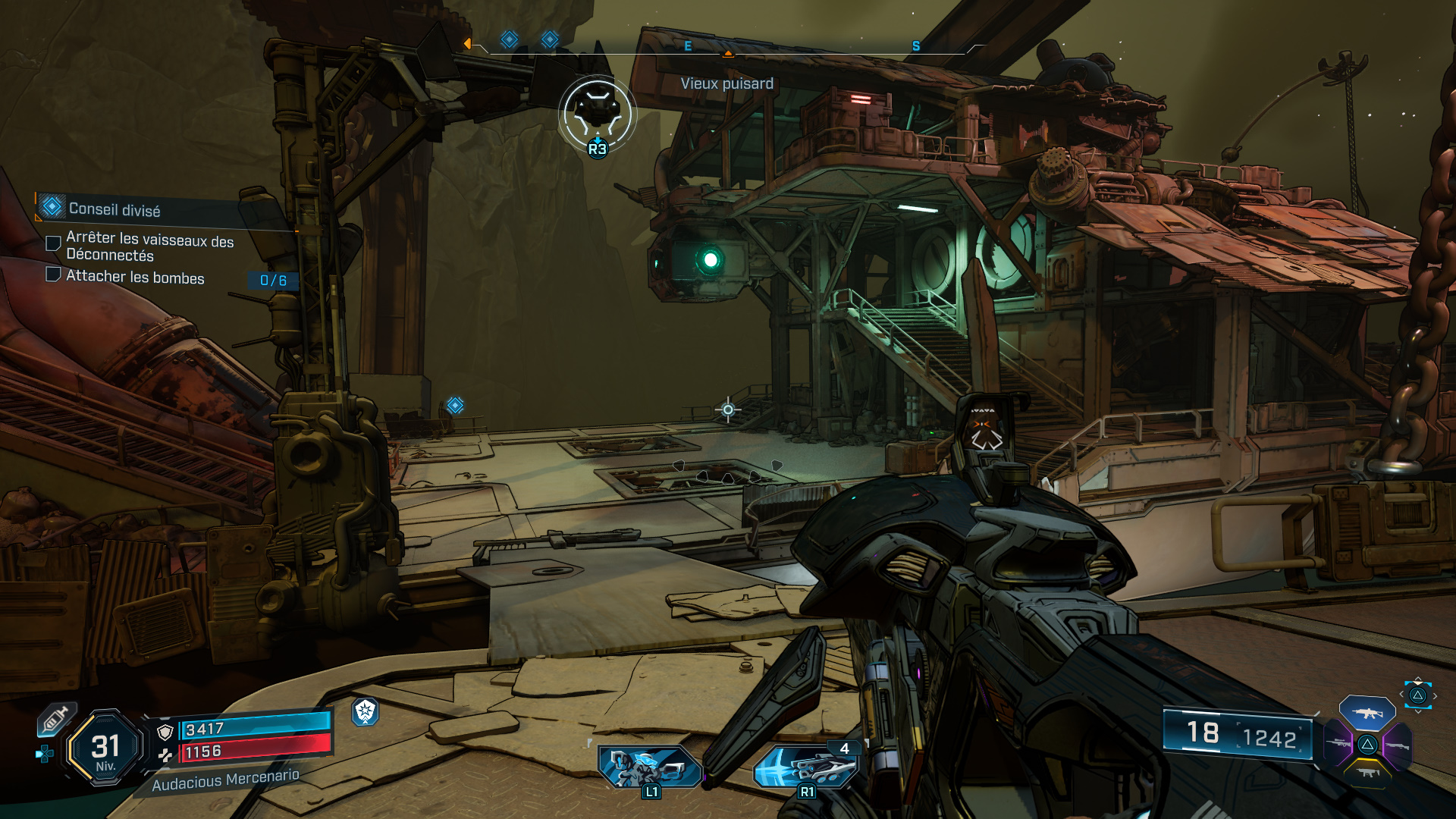
Task: Click the compass bar at the top
Action: pos(726,46)
